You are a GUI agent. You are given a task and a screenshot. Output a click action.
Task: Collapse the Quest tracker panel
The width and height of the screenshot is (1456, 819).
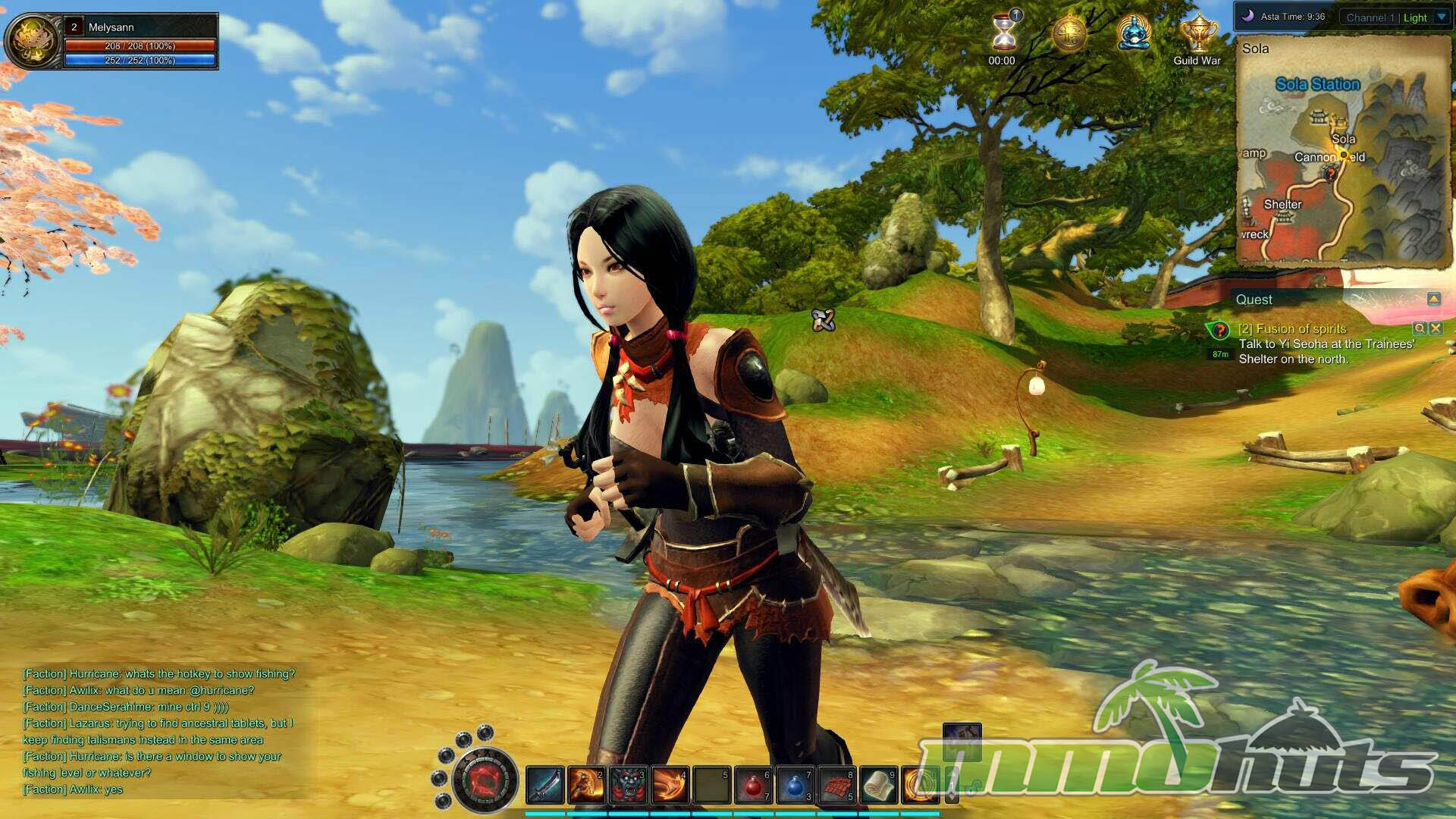coord(1433,300)
